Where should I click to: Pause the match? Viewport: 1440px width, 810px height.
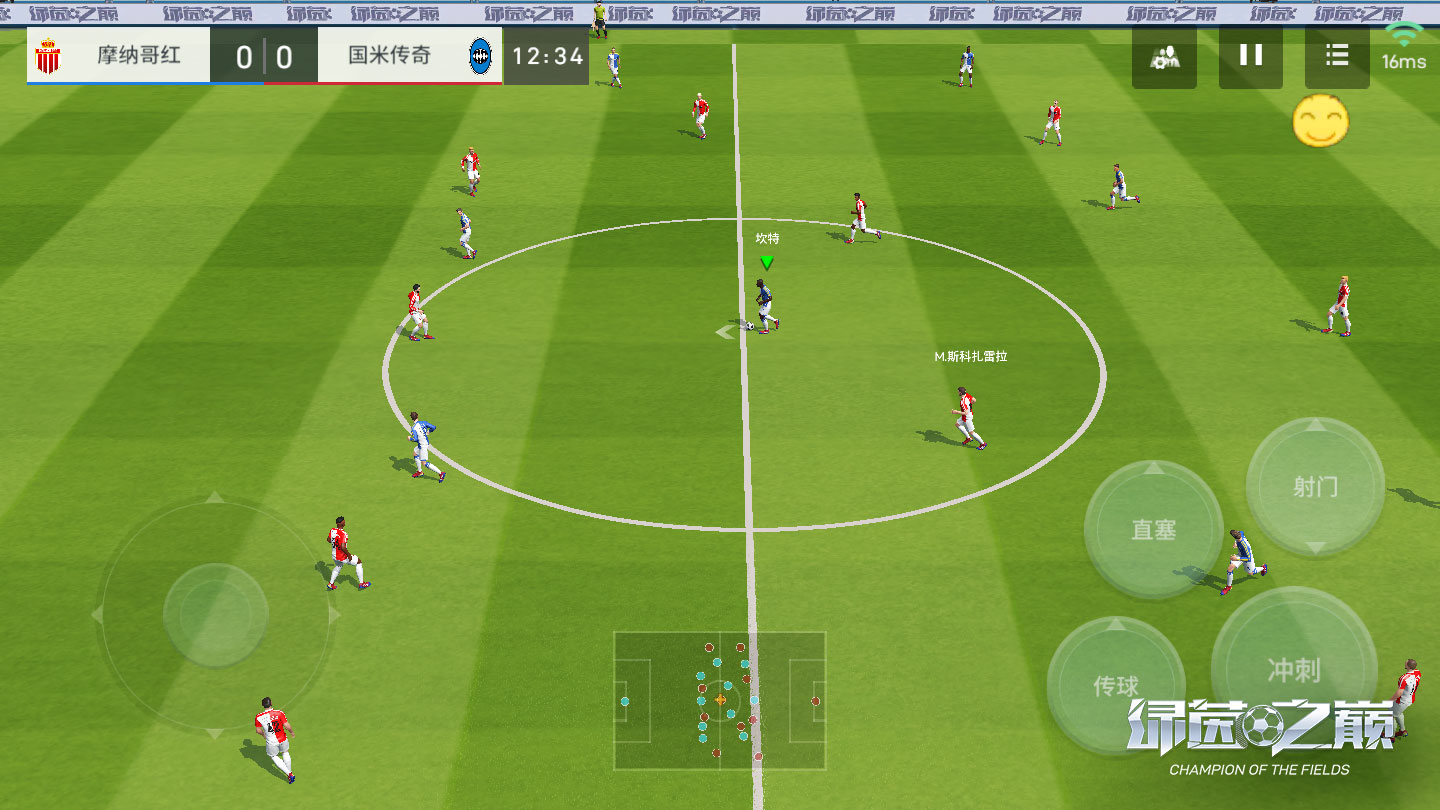pos(1251,56)
